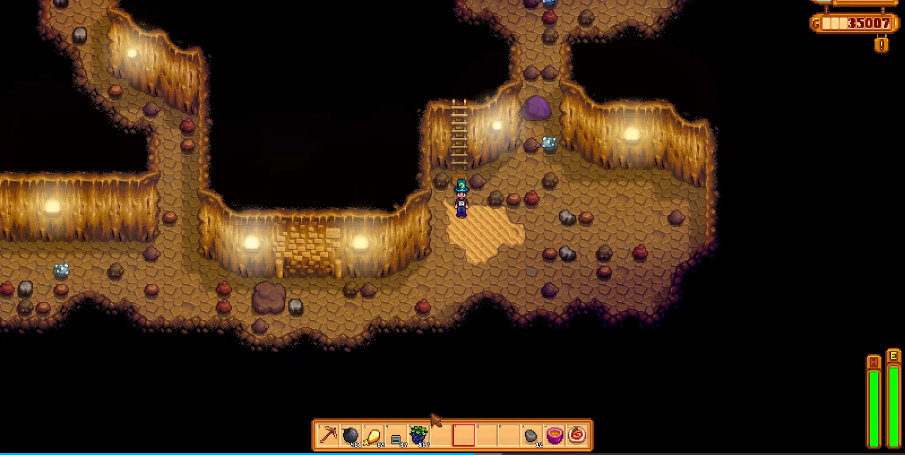Select the pickaxe in the hotbar
This screenshot has height=455, width=905.
click(329, 435)
